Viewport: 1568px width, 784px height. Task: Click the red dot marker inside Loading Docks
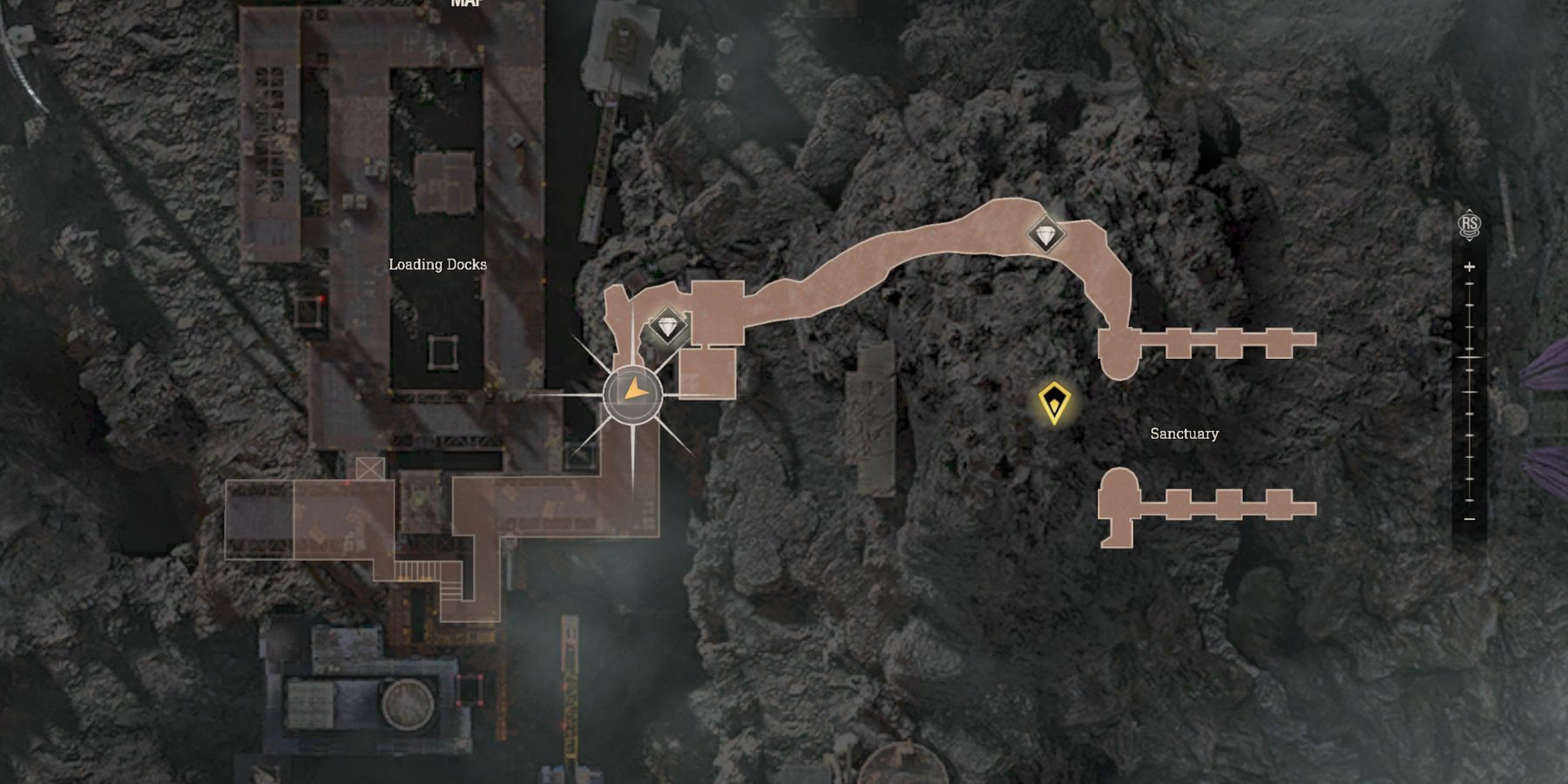pos(322,298)
